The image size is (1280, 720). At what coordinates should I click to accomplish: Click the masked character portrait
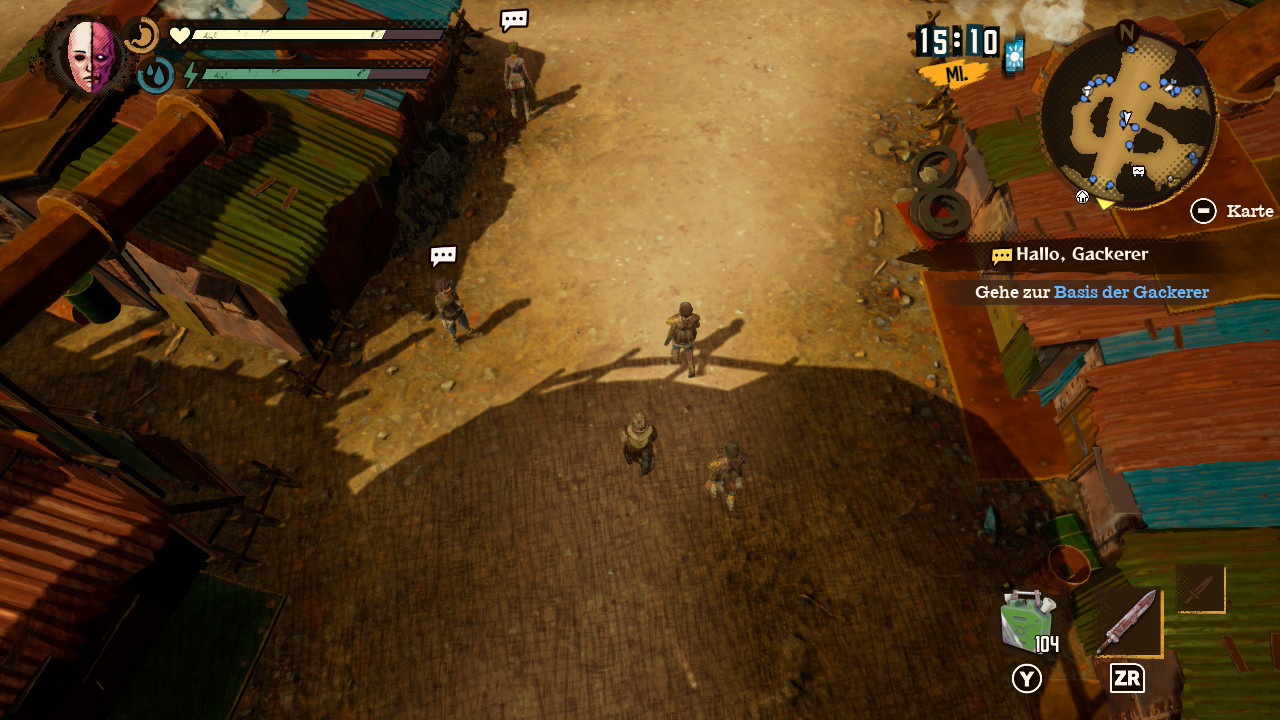[x=90, y=55]
